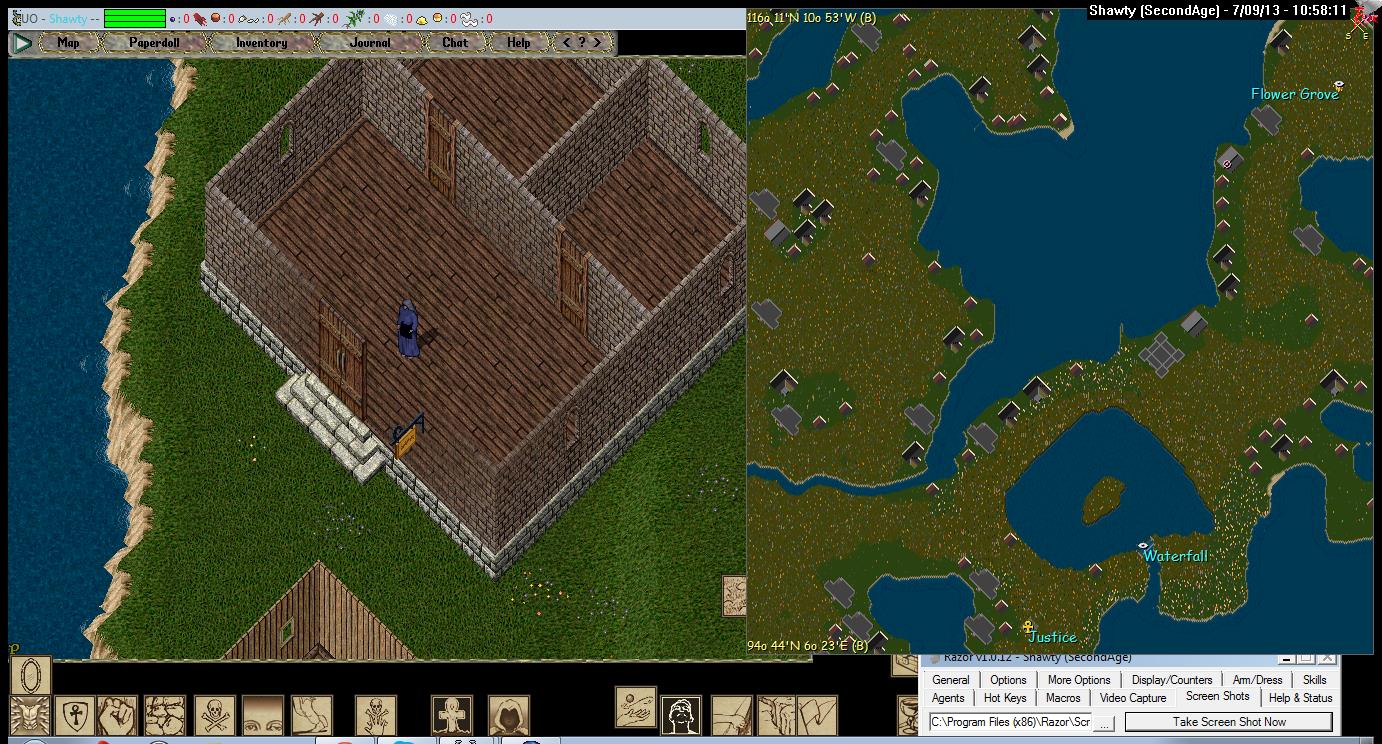Image resolution: width=1382 pixels, height=744 pixels.
Task: Open the Help menu
Action: pyautogui.click(x=518, y=43)
